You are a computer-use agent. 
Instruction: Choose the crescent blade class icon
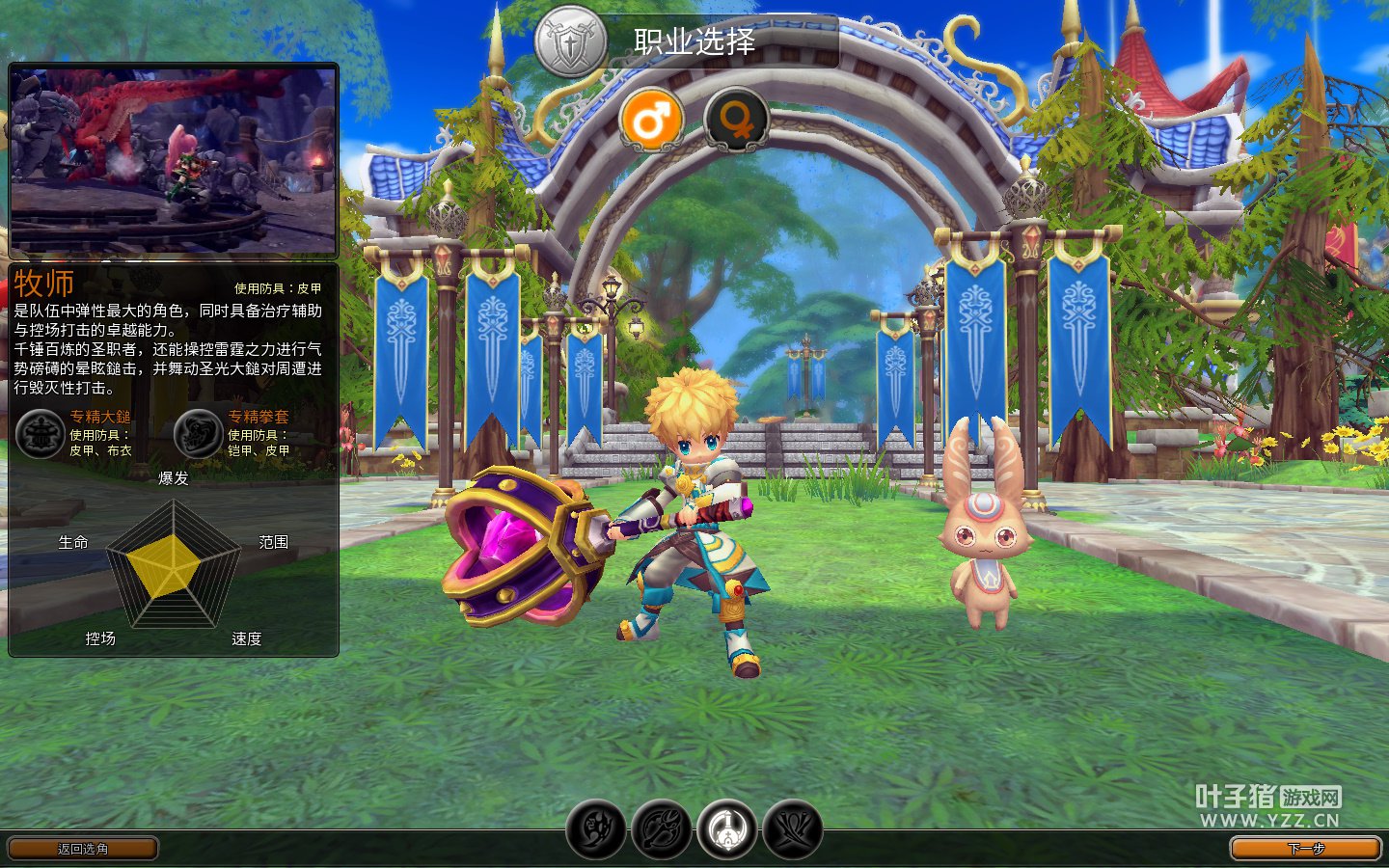[596, 828]
